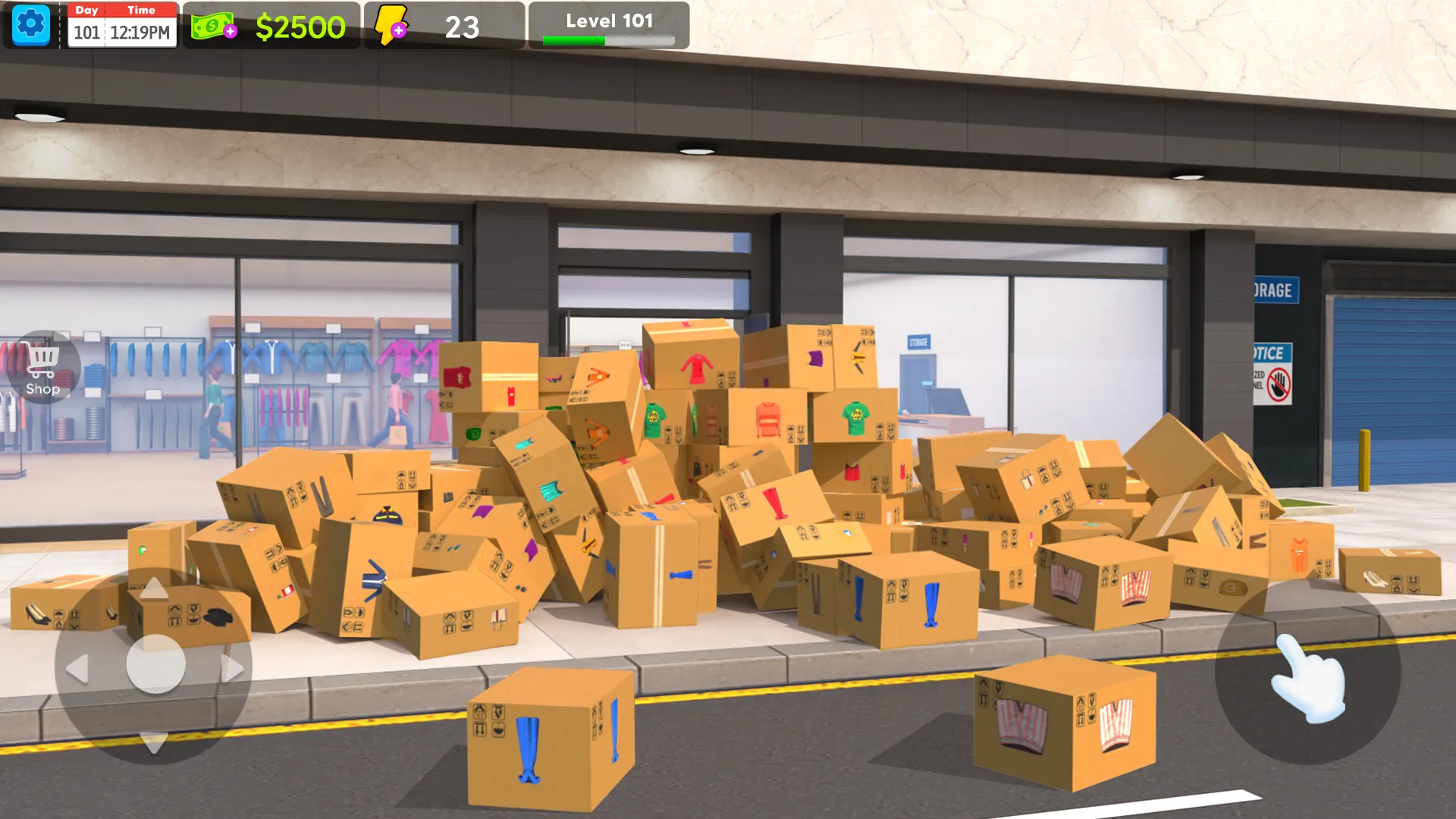Open the Shop cart icon
Viewport: 1456px width, 819px height.
tap(43, 367)
